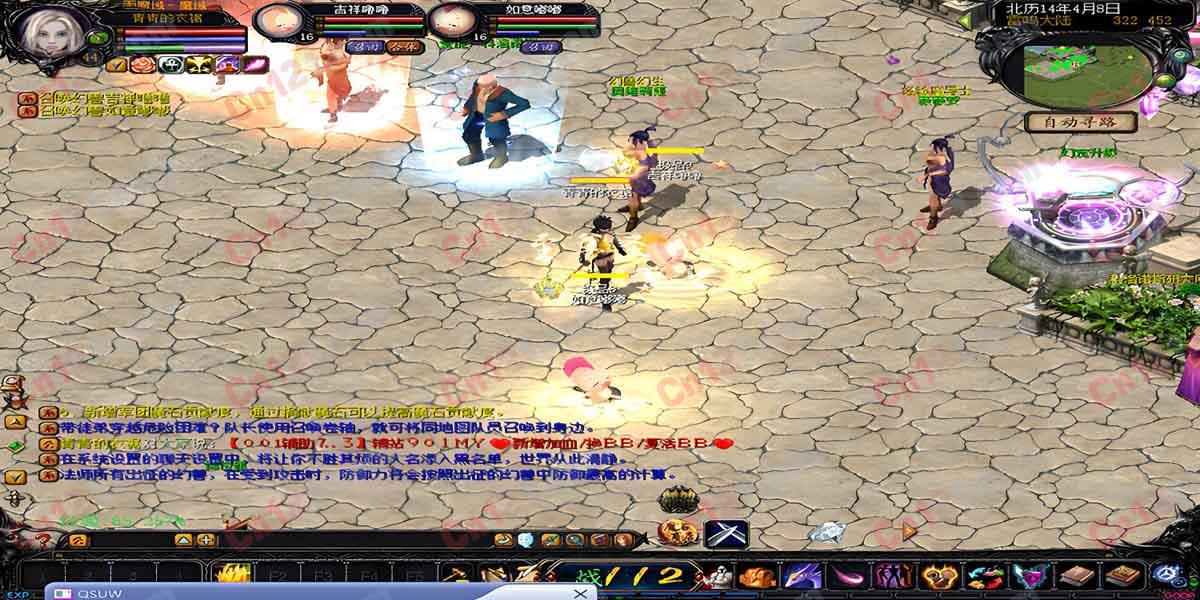Click the 自动寻路 auto-pathfinding button
The width and height of the screenshot is (1200, 600).
pos(1081,123)
